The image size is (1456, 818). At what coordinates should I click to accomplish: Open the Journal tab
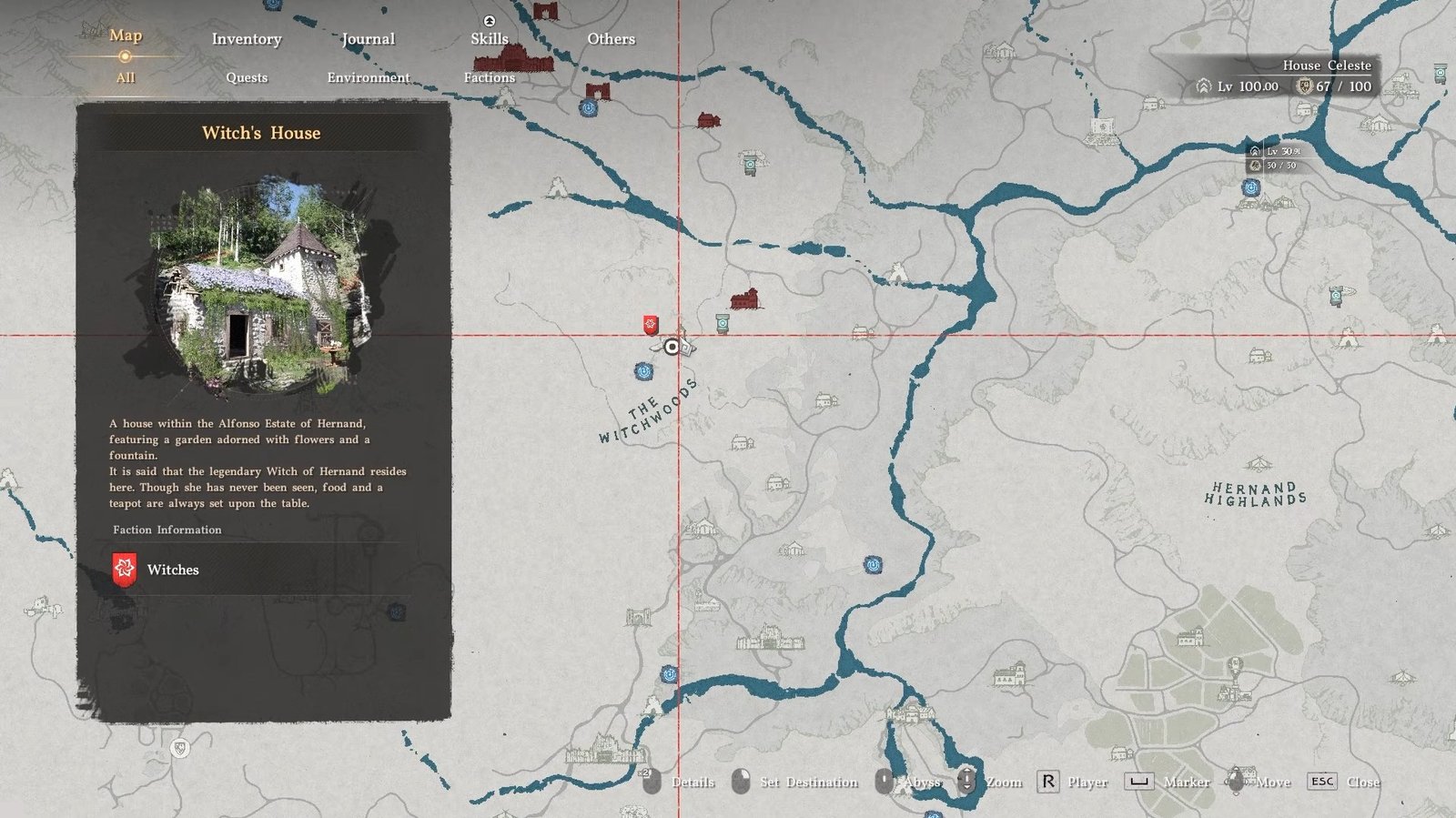[368, 39]
